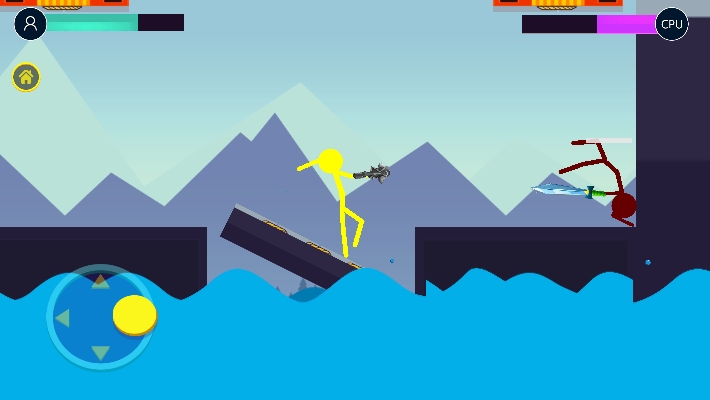Click the CPU opponent badge
This screenshot has width=710, height=400.
click(x=672, y=24)
